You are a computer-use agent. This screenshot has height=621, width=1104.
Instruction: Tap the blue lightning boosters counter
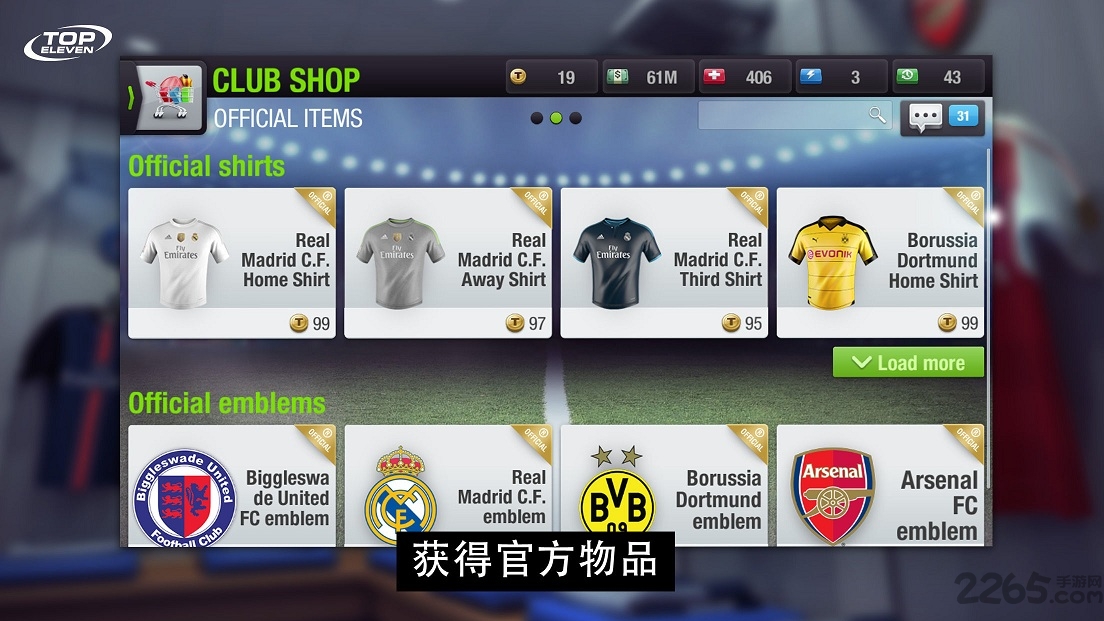pos(841,77)
